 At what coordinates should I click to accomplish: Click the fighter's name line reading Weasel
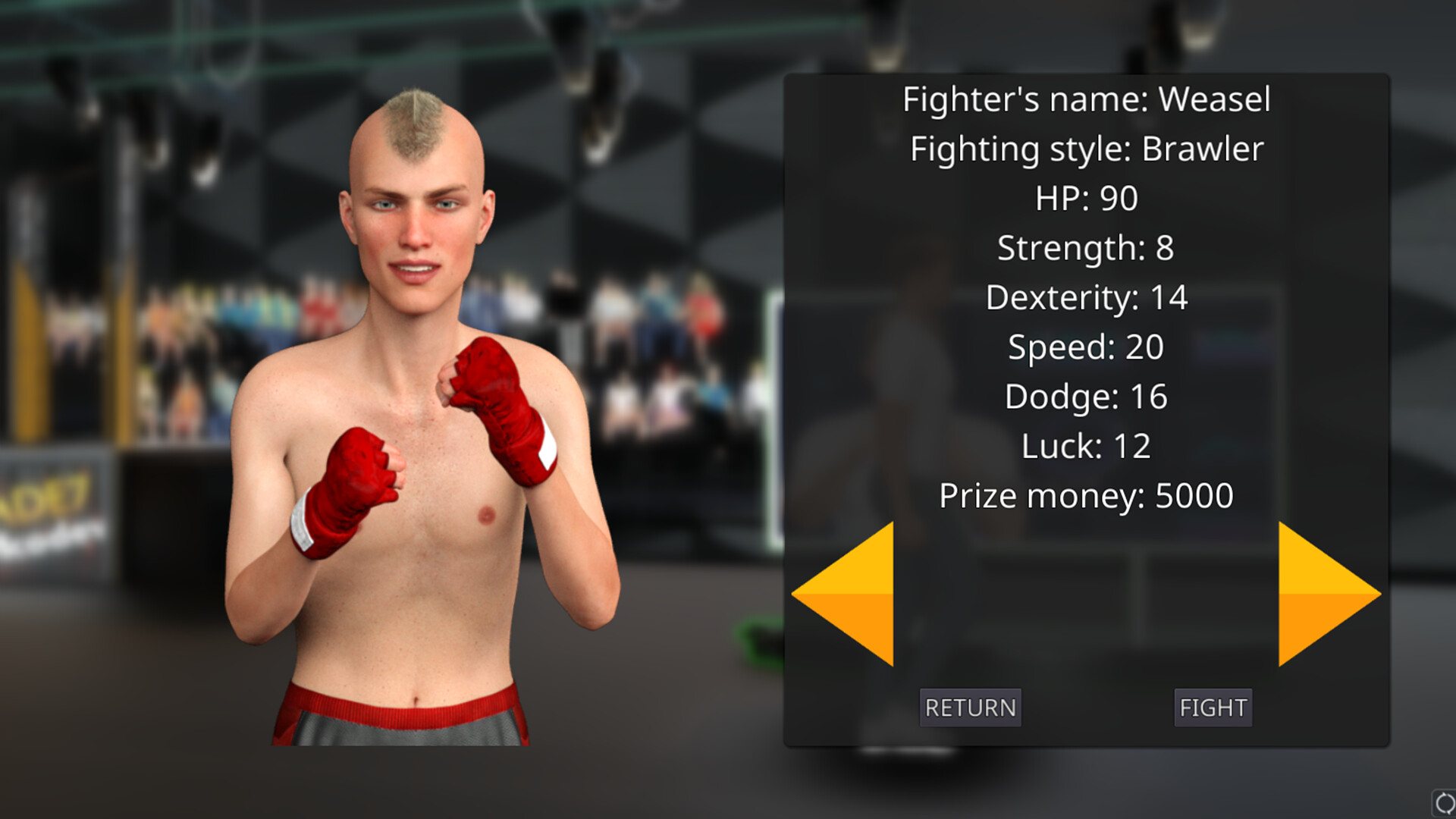[1087, 99]
